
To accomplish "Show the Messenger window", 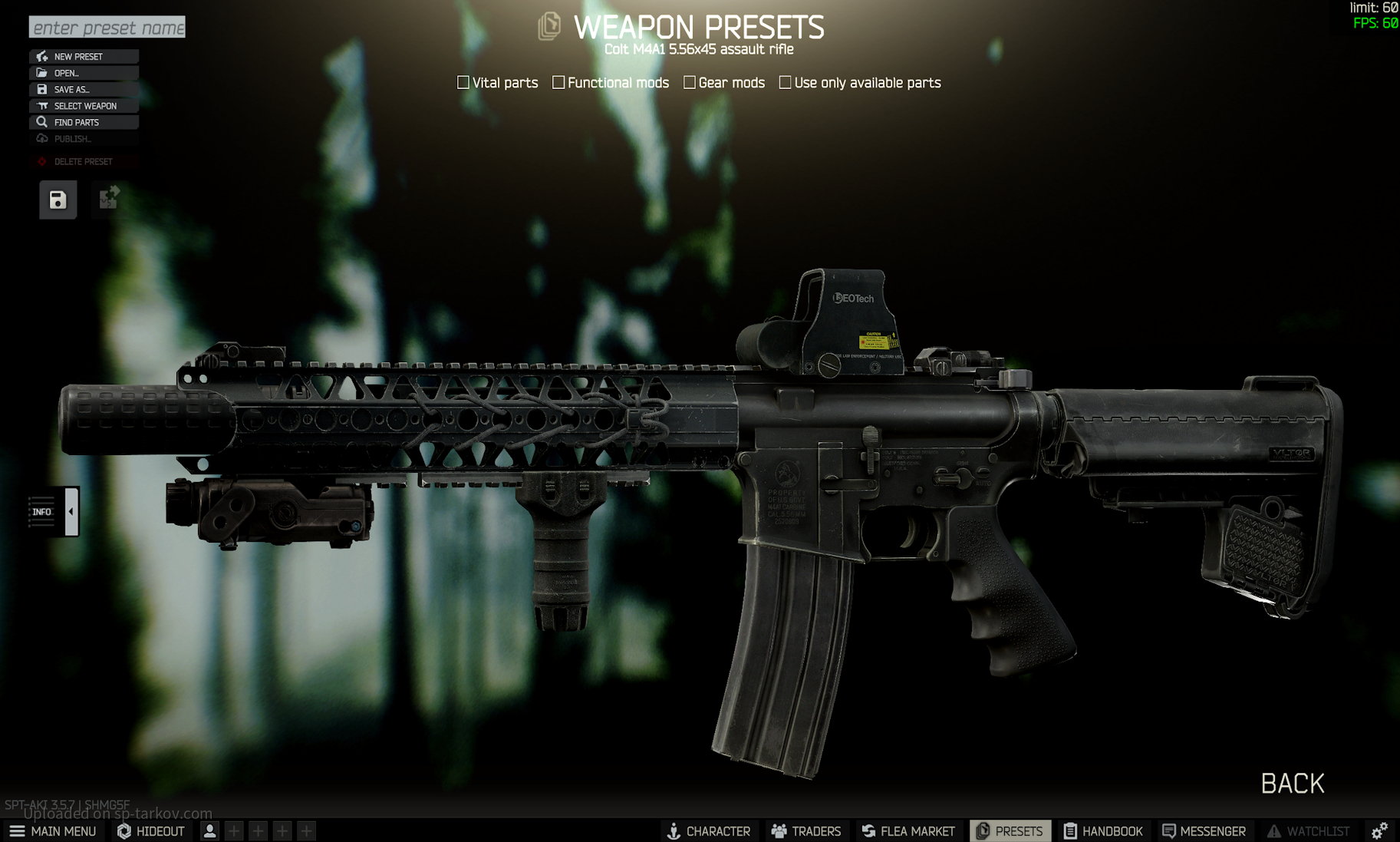I will 1204,831.
